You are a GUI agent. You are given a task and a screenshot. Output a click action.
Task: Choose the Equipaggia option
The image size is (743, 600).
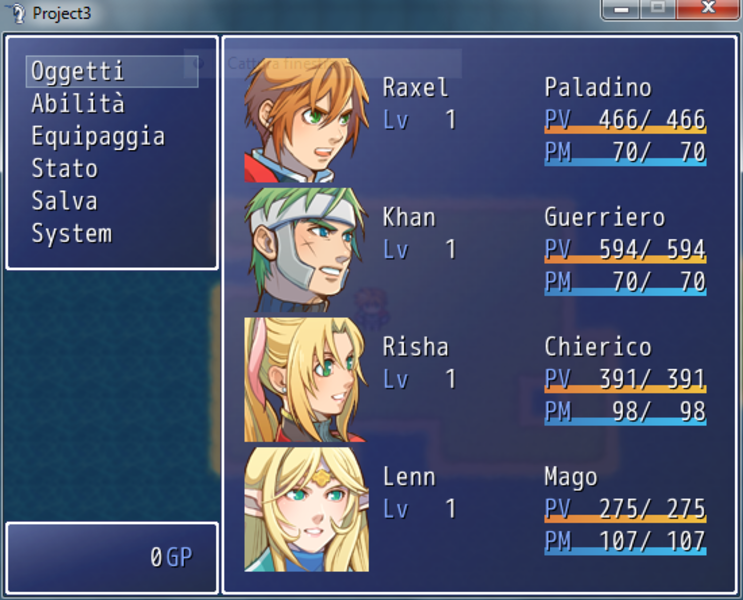click(x=98, y=137)
